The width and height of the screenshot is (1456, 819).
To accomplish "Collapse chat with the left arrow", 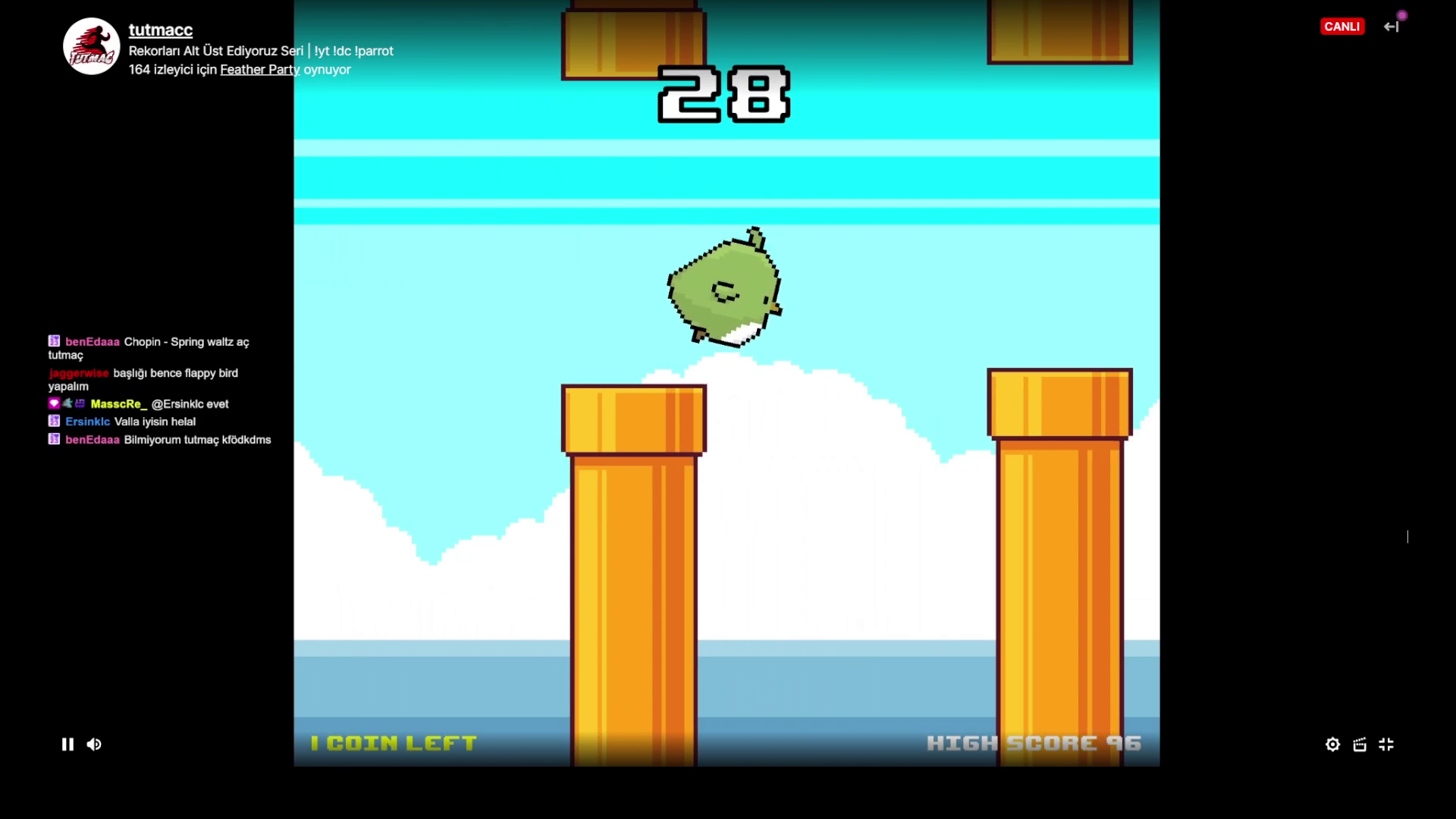I will pos(1392,27).
